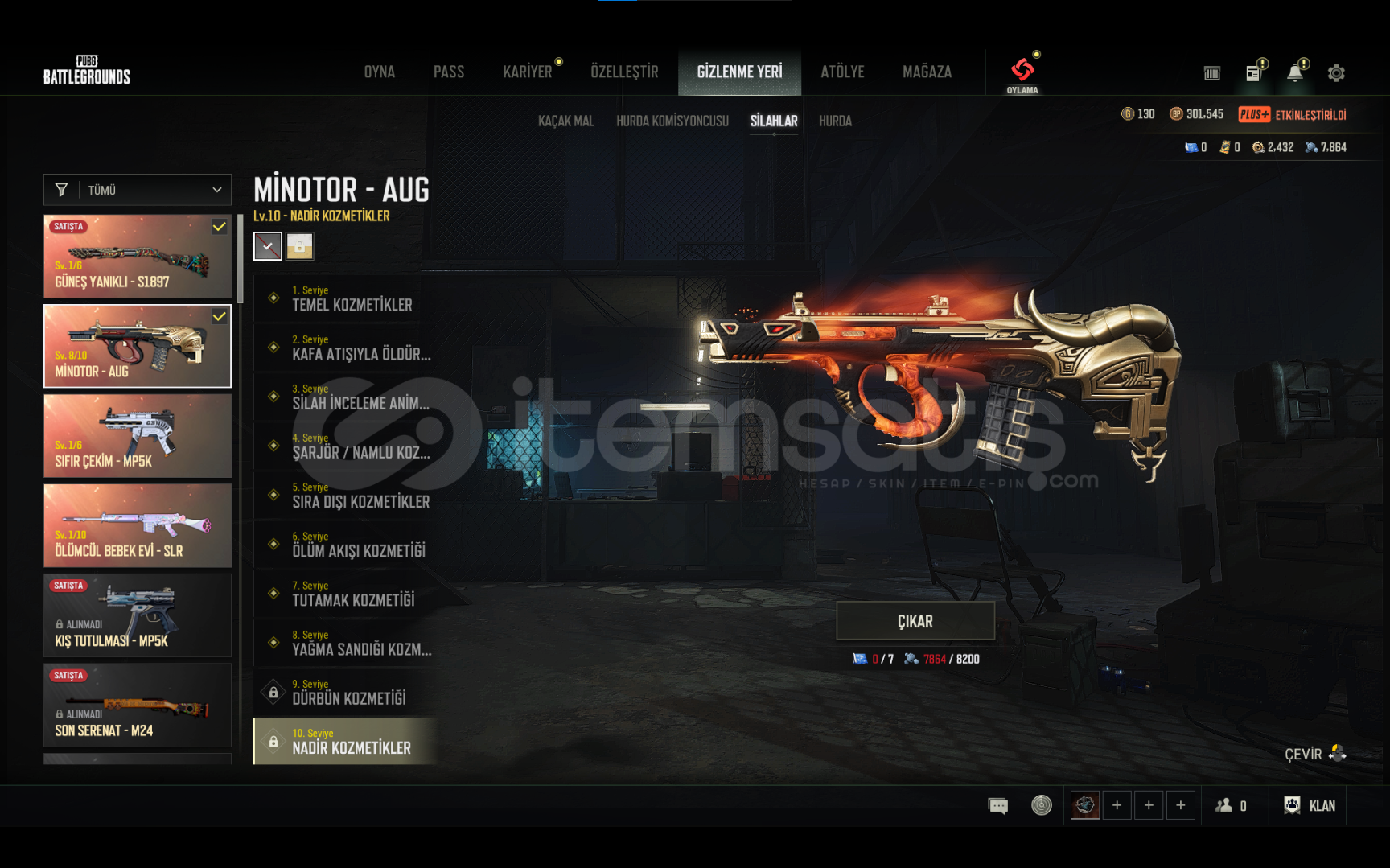Select the Güneş Yanıklı S1897 skin

coord(138,257)
